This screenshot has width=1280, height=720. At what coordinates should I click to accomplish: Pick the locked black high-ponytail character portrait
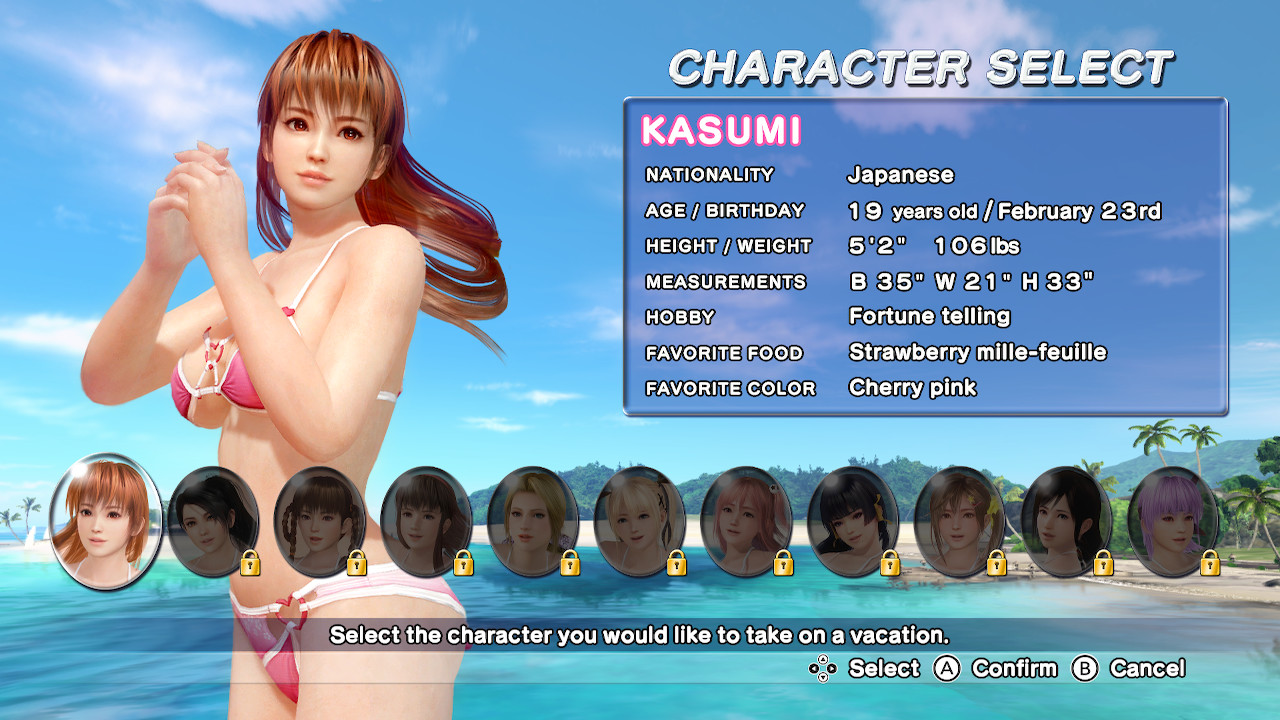point(213,521)
